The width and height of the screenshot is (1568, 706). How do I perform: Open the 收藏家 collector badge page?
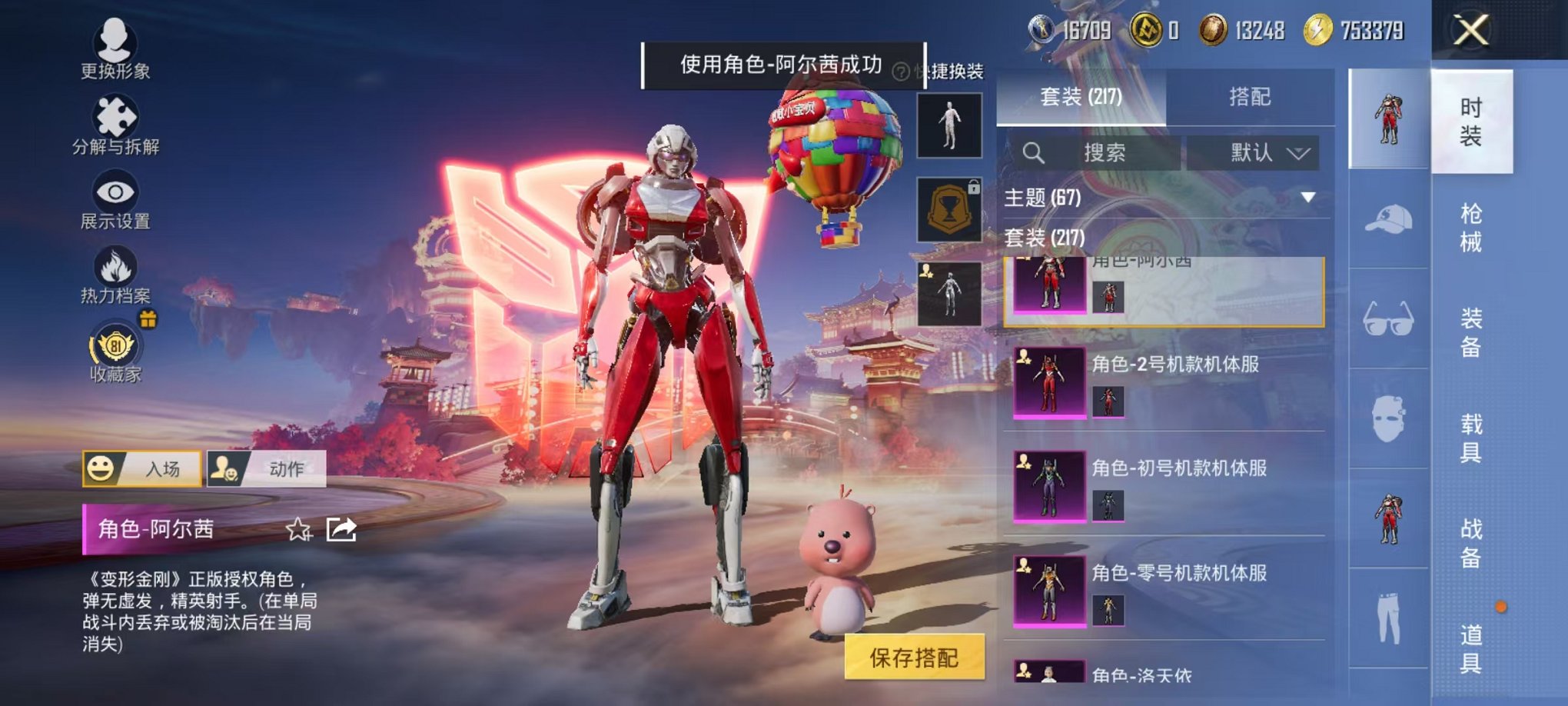(x=114, y=346)
